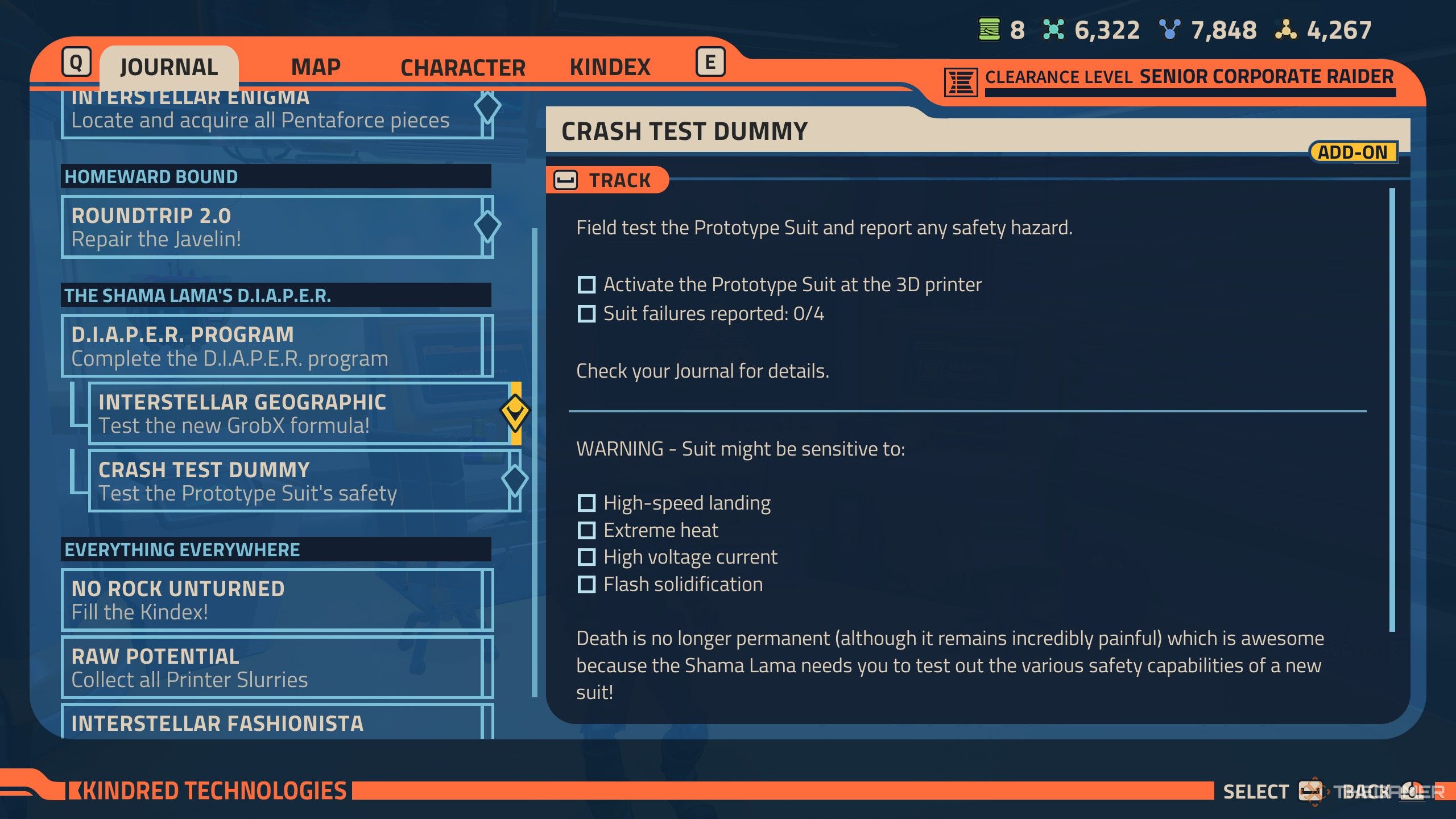Switch to the Map tab
Viewport: 1456px width, 819px height.
click(316, 67)
